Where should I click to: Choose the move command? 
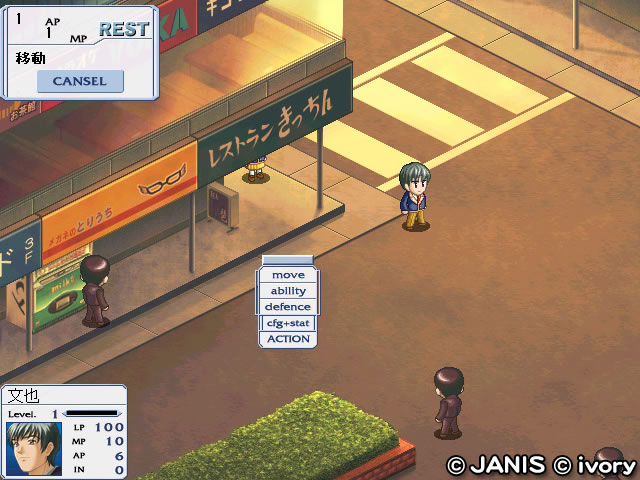point(288,275)
